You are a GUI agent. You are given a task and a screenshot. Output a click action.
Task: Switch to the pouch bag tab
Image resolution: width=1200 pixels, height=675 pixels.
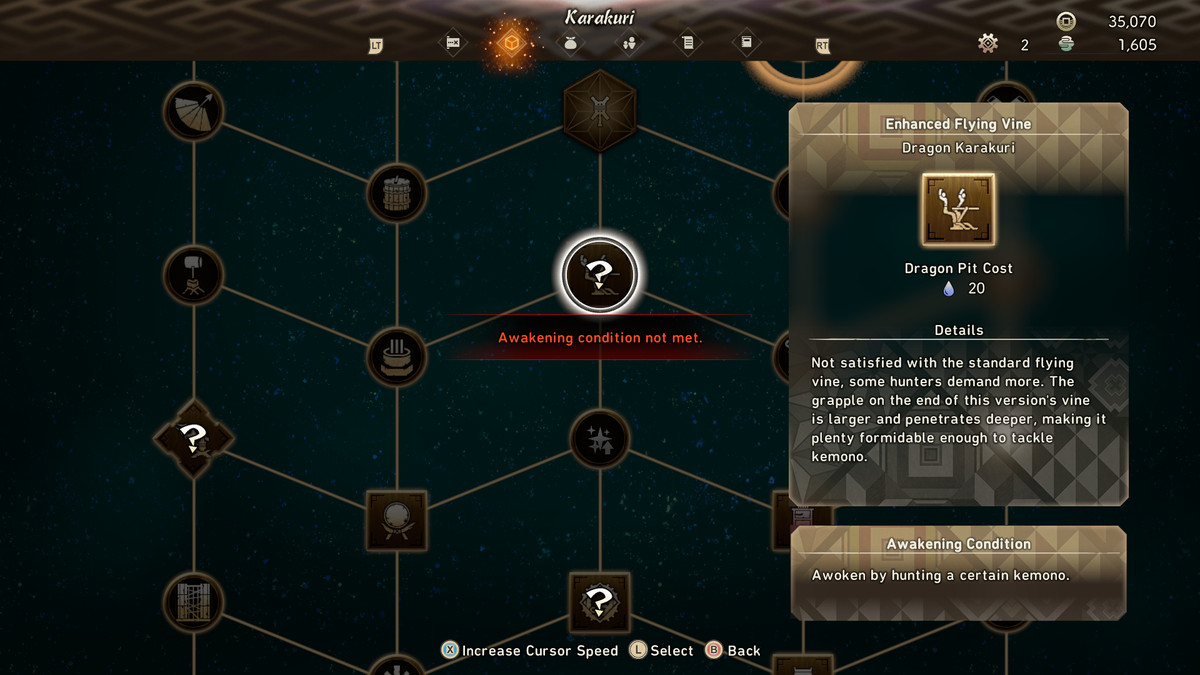570,43
